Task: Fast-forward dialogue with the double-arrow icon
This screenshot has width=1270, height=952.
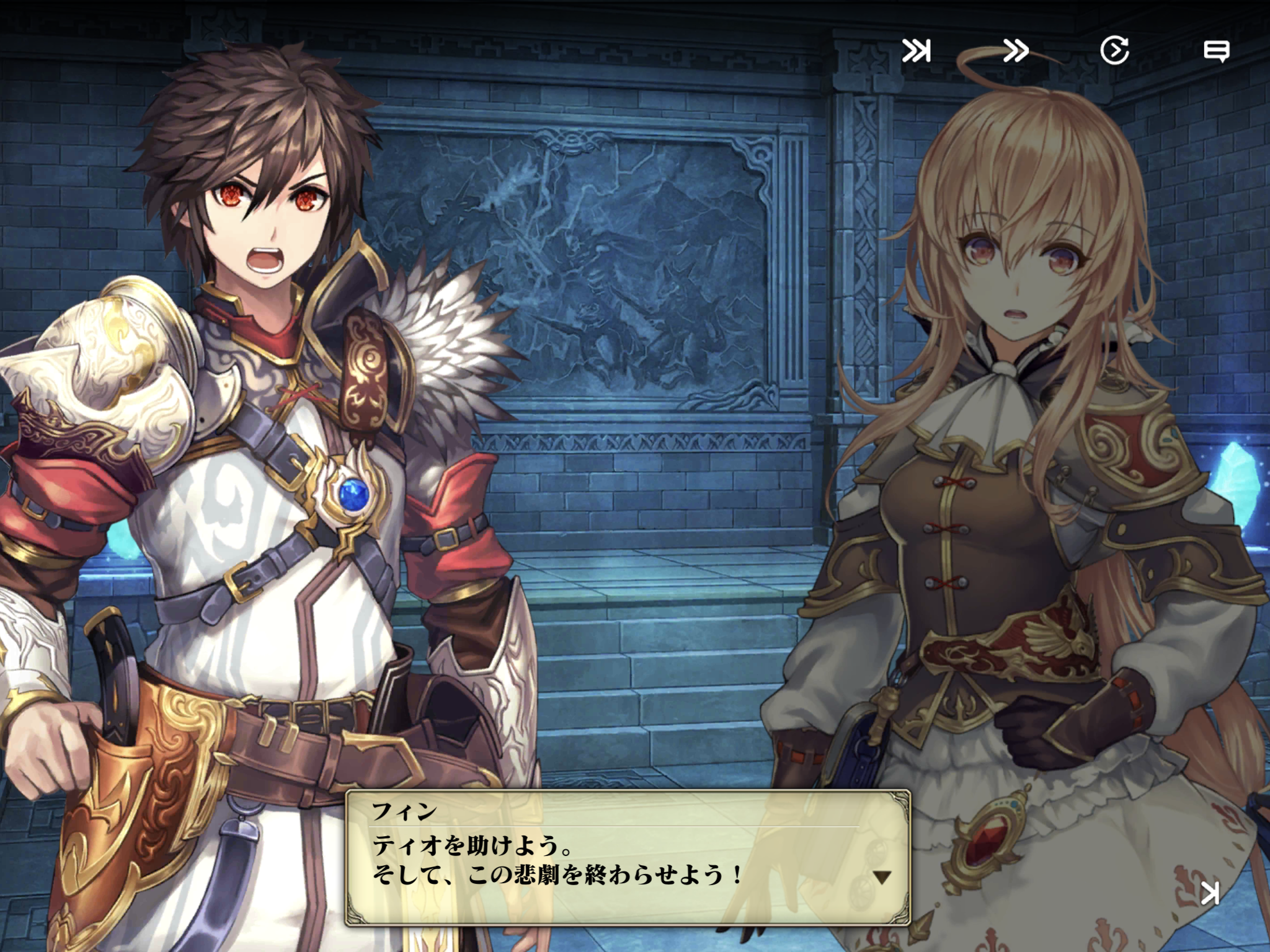Action: click(x=1015, y=51)
